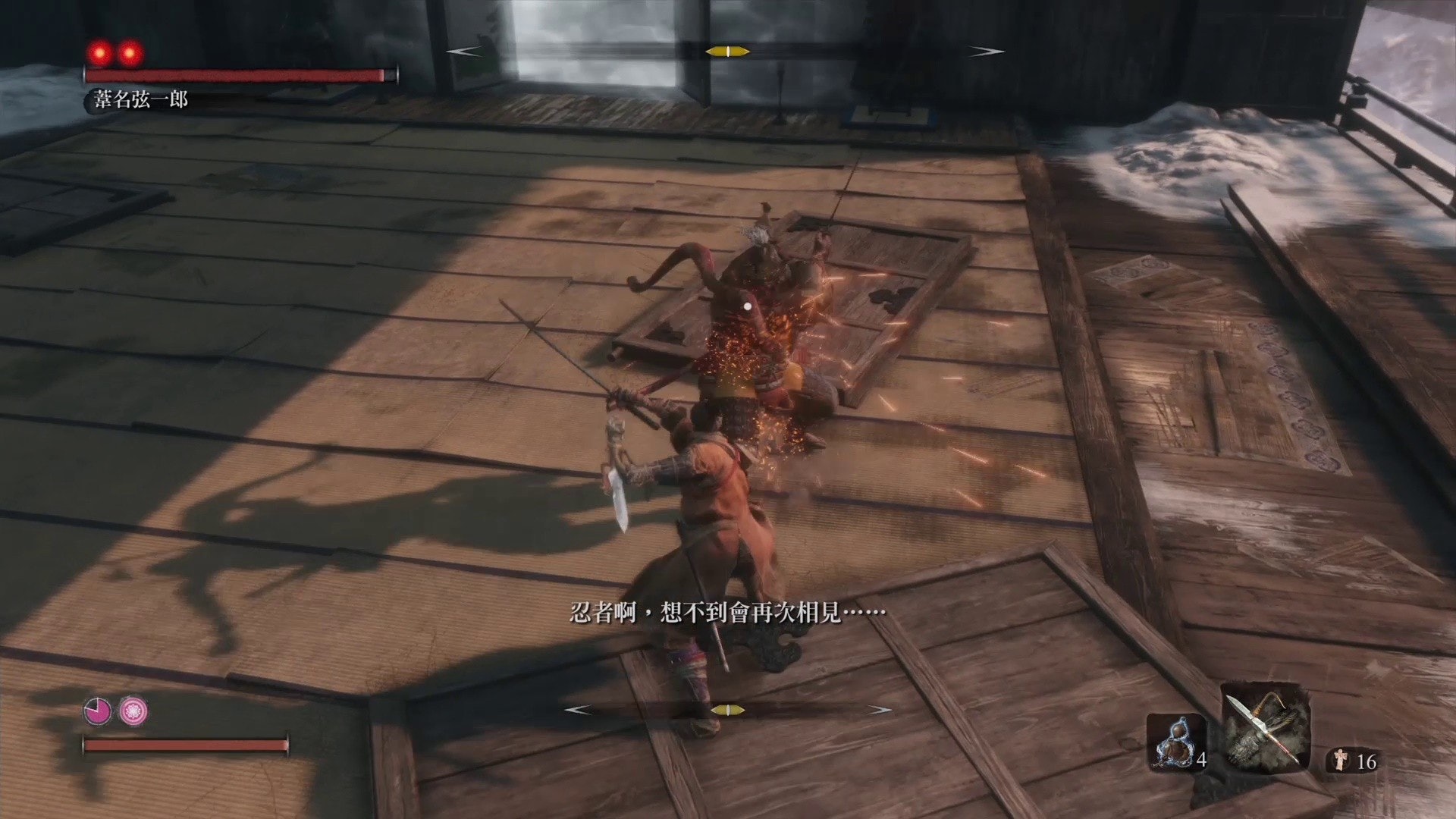1456x819 pixels.
Task: Expand the left arrow on boss posture gauge
Action: 463,52
